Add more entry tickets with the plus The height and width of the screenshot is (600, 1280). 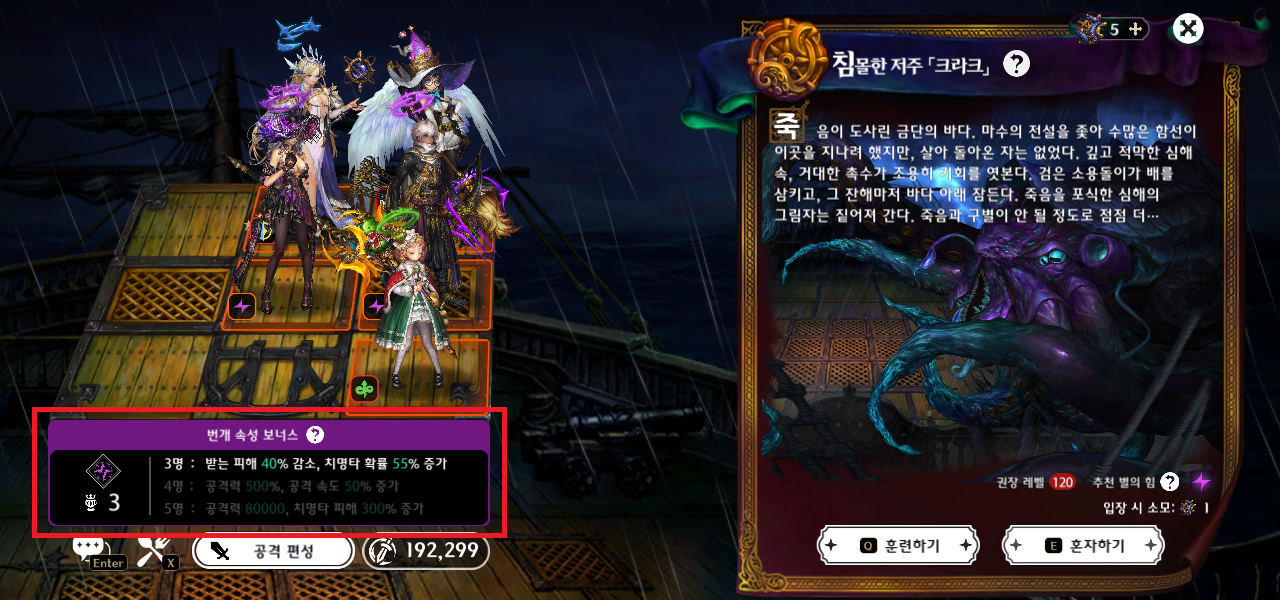point(1135,29)
